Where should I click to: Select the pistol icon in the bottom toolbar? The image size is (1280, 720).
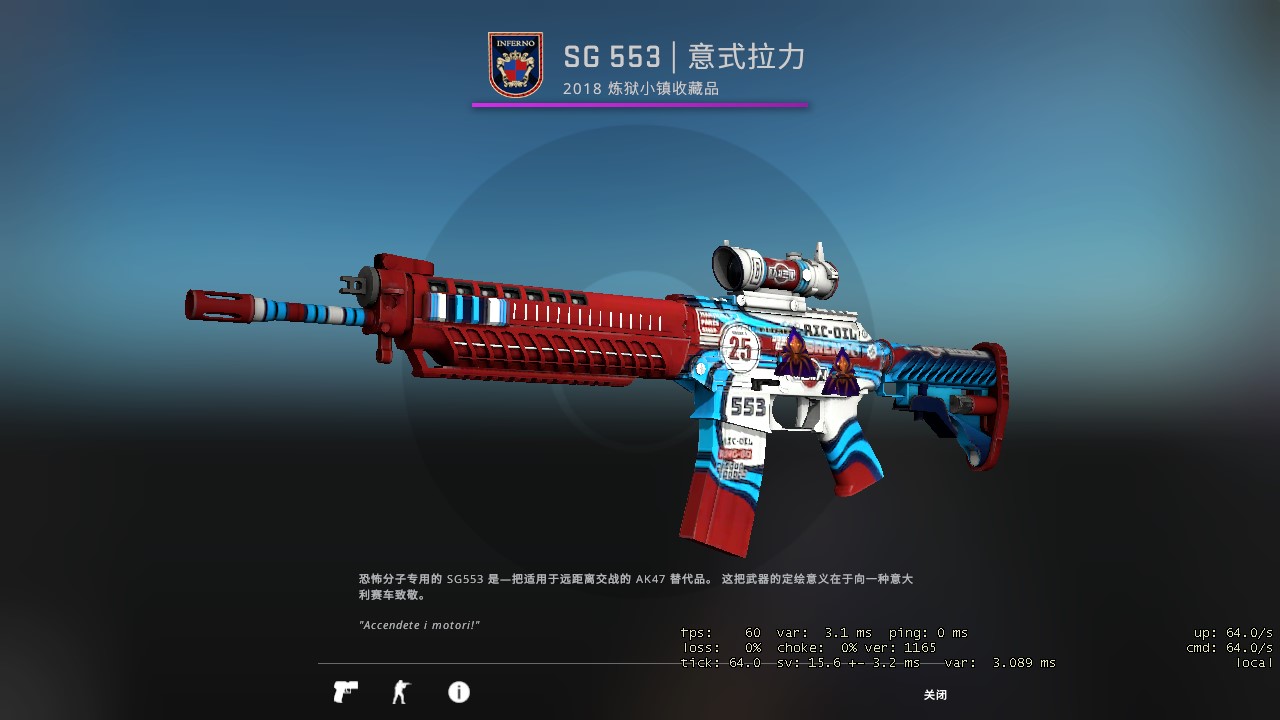(x=344, y=691)
